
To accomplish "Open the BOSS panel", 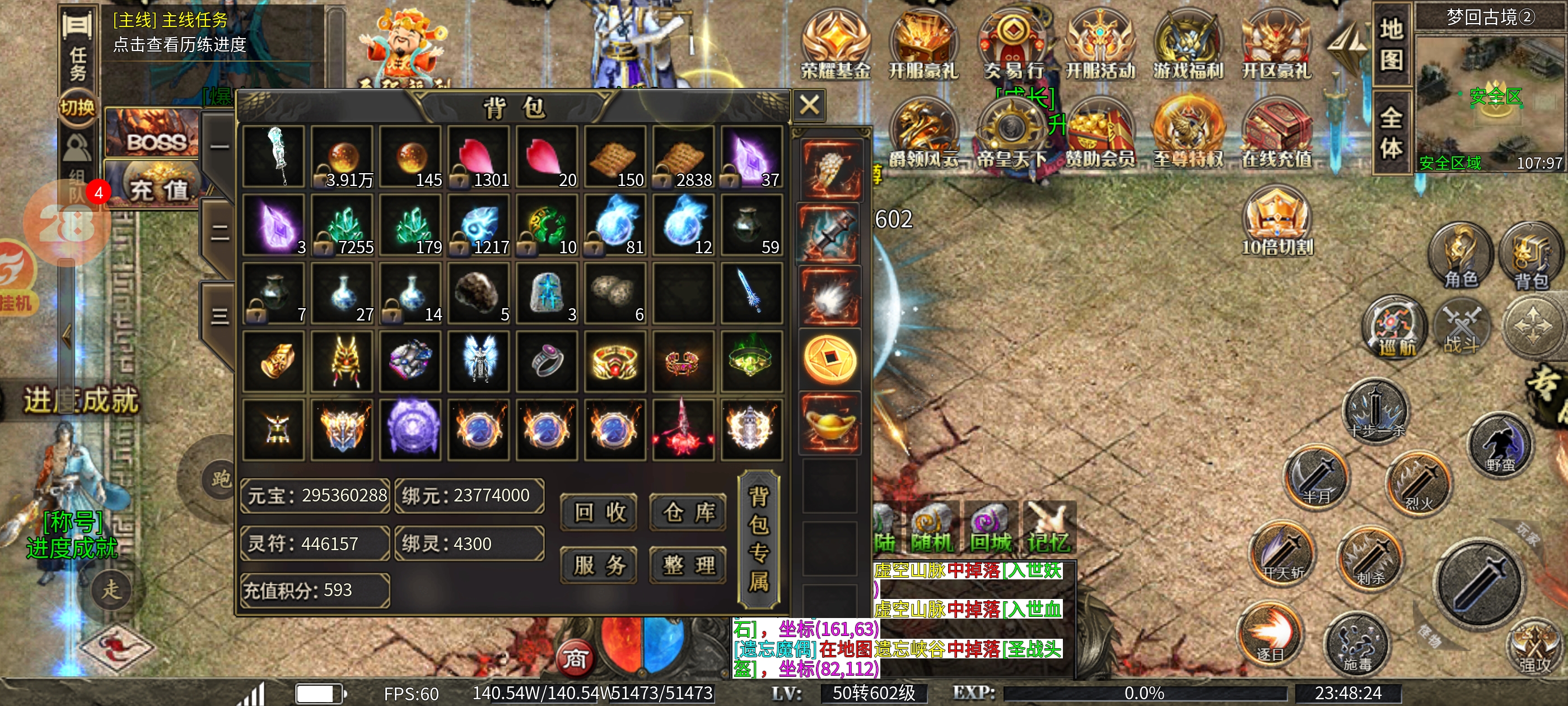I will coord(155,133).
